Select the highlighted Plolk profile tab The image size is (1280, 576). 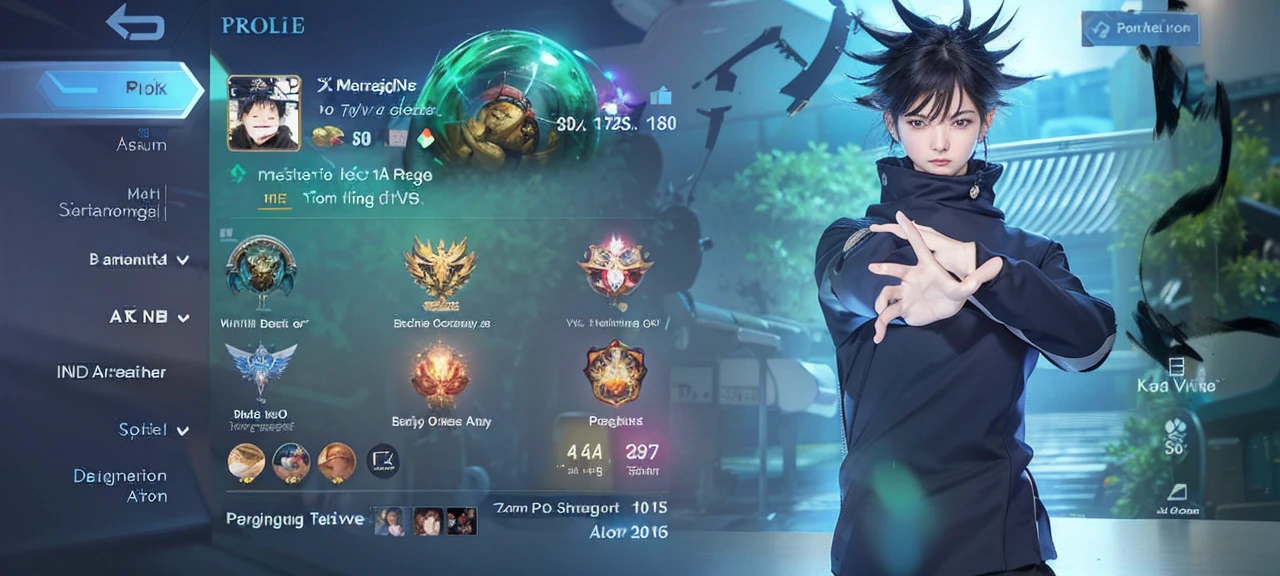[x=120, y=89]
